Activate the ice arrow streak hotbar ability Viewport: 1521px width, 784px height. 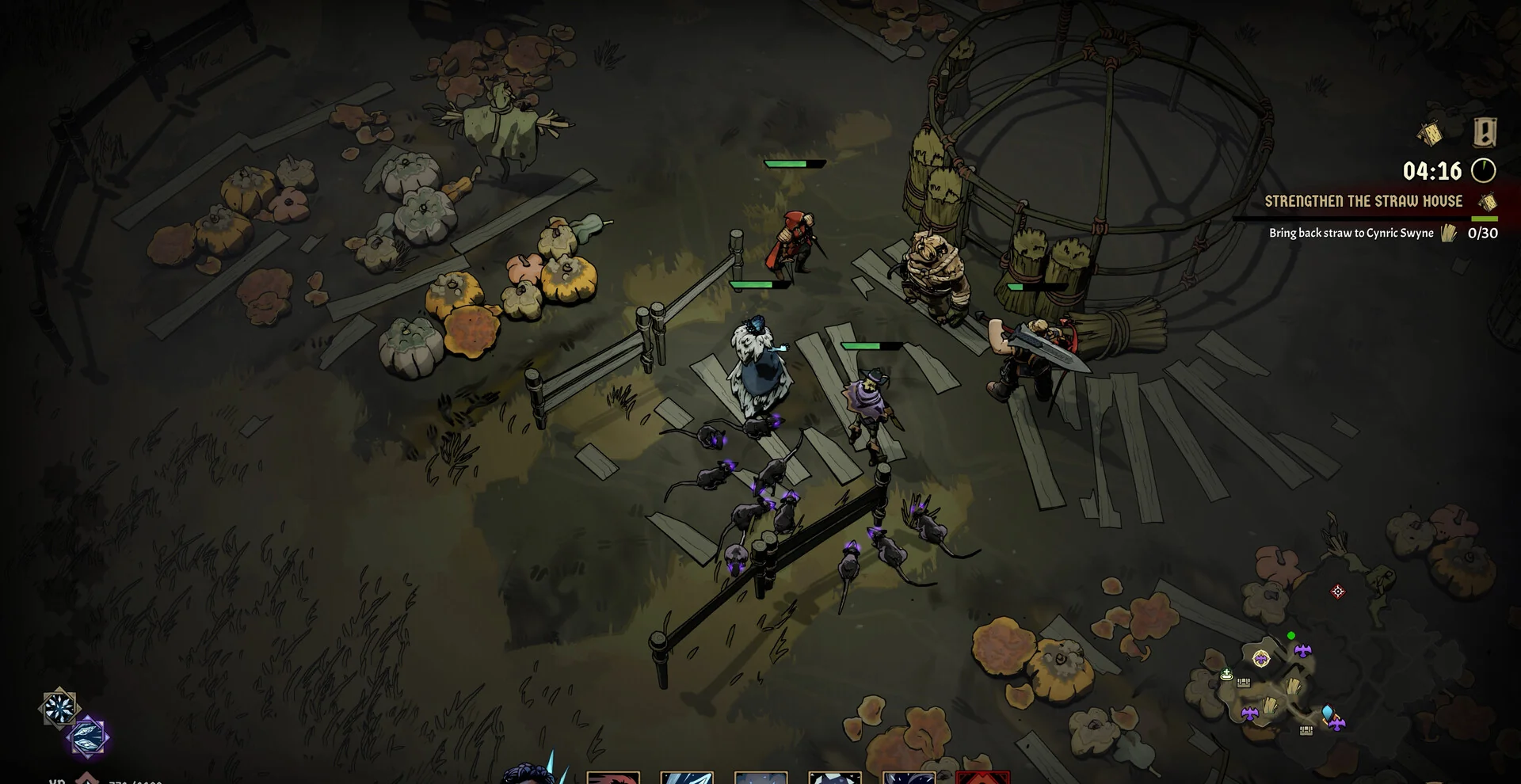point(687,778)
